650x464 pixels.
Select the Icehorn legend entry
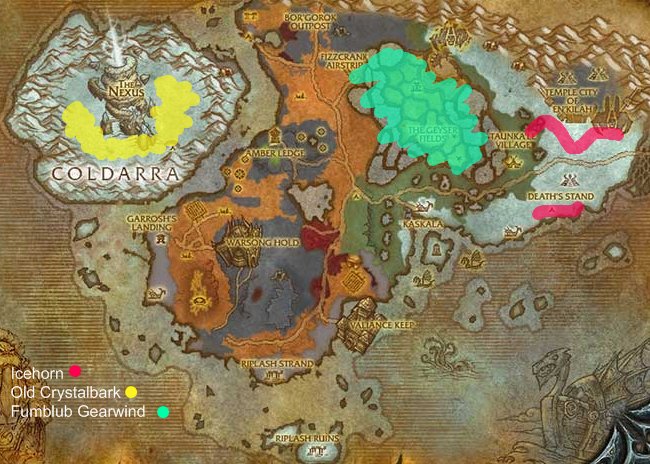click(36, 374)
